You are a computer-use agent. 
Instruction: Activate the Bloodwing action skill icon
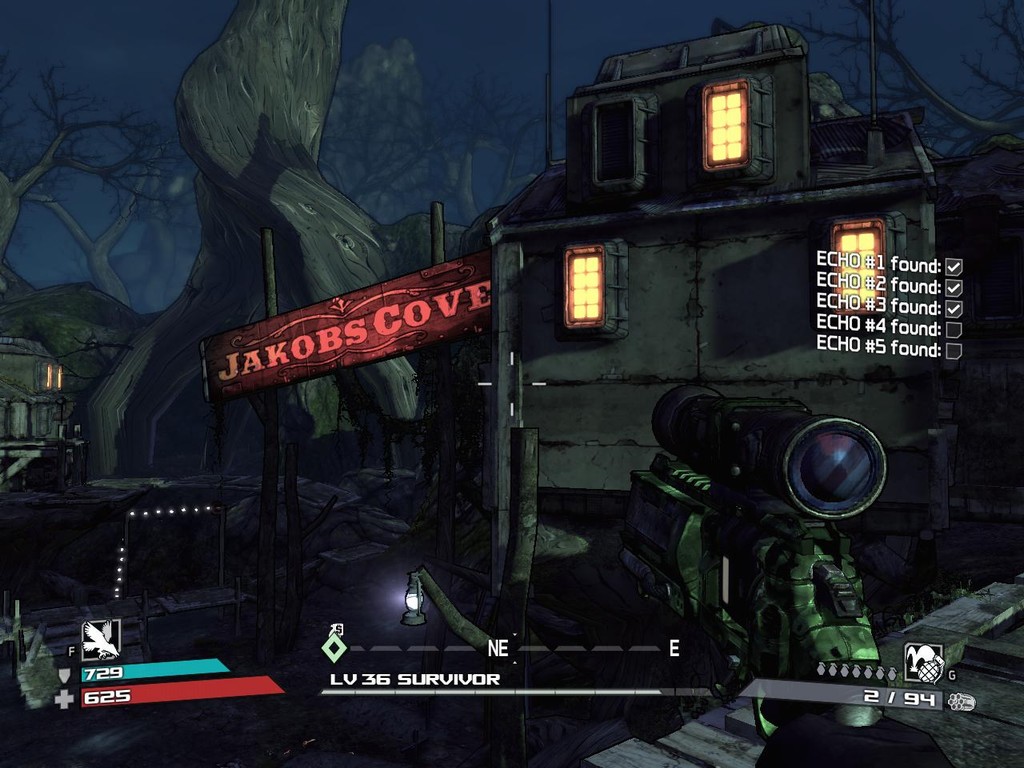(x=101, y=639)
